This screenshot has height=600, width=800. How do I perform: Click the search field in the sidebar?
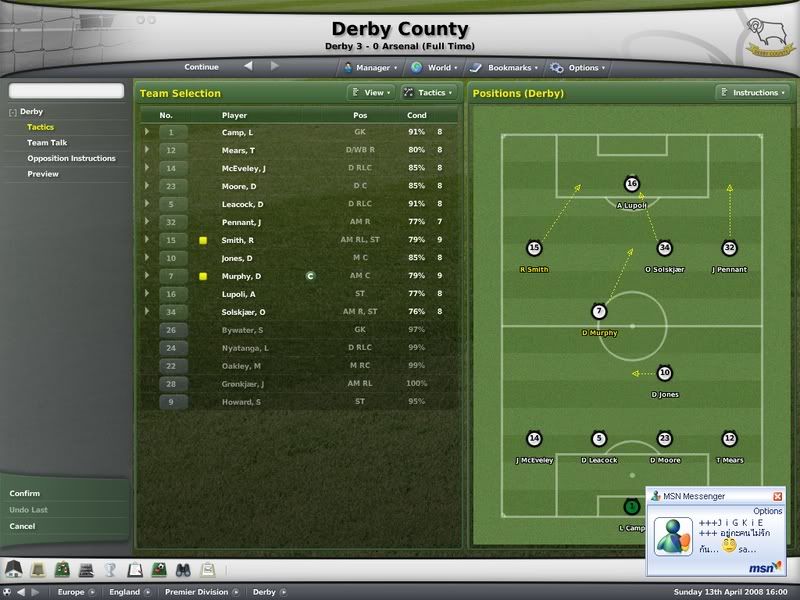click(66, 91)
